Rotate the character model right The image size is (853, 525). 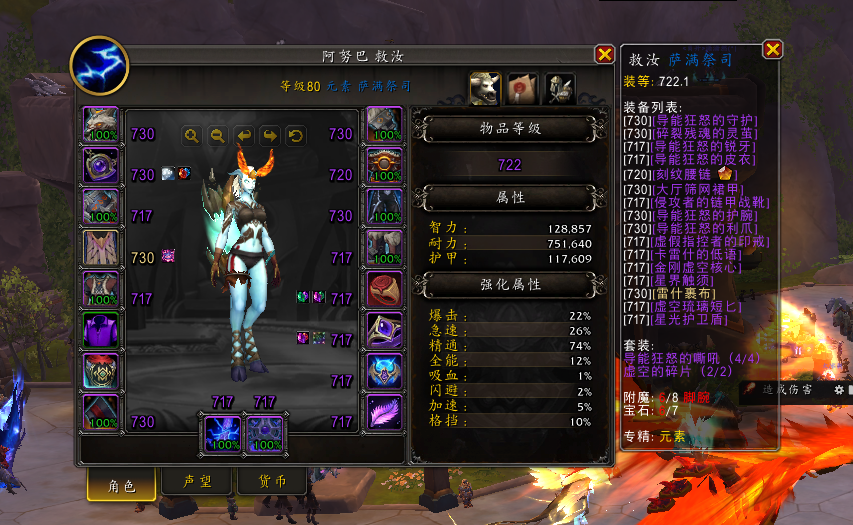coord(269,135)
